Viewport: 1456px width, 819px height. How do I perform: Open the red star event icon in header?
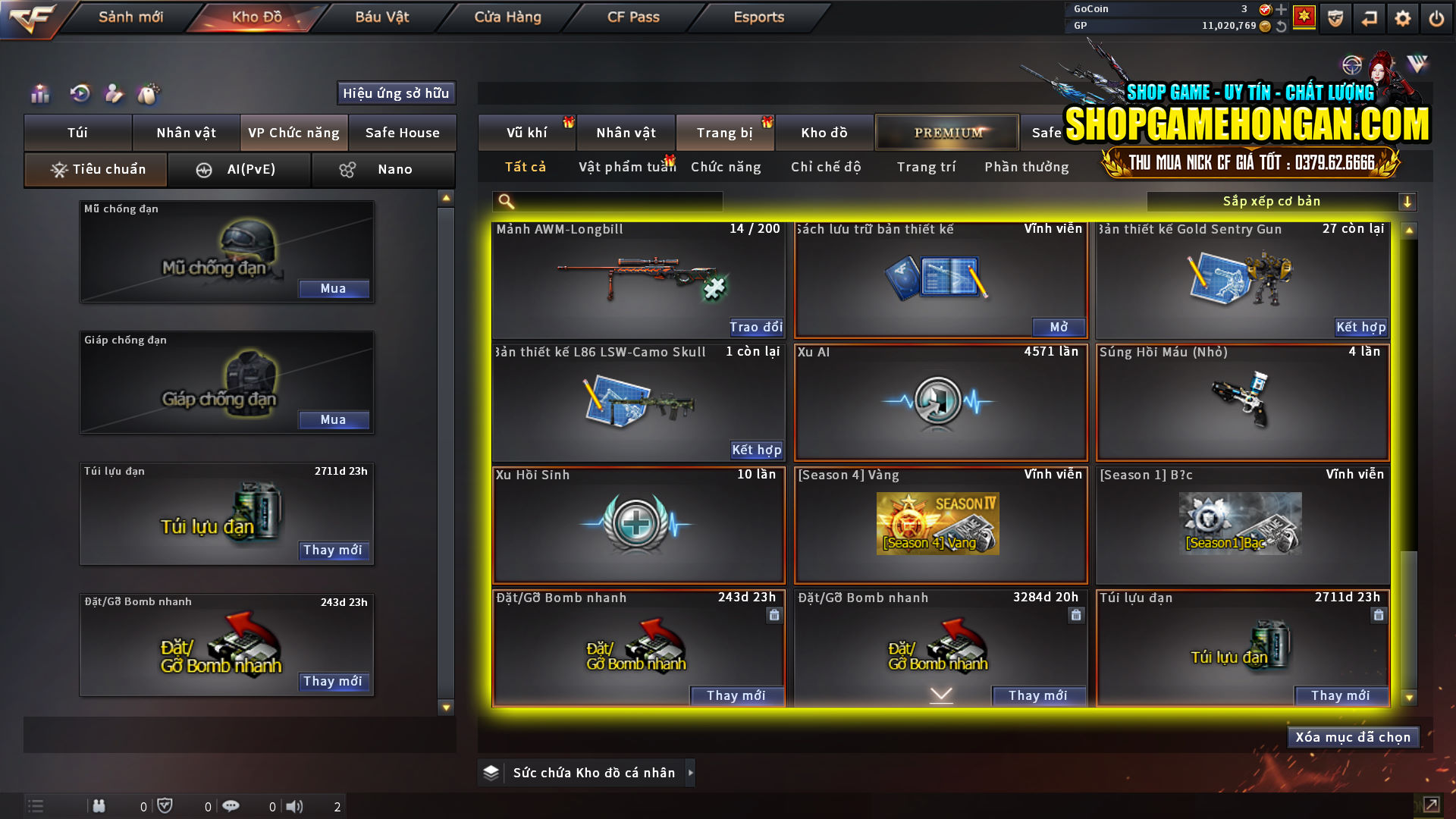pos(1305,17)
